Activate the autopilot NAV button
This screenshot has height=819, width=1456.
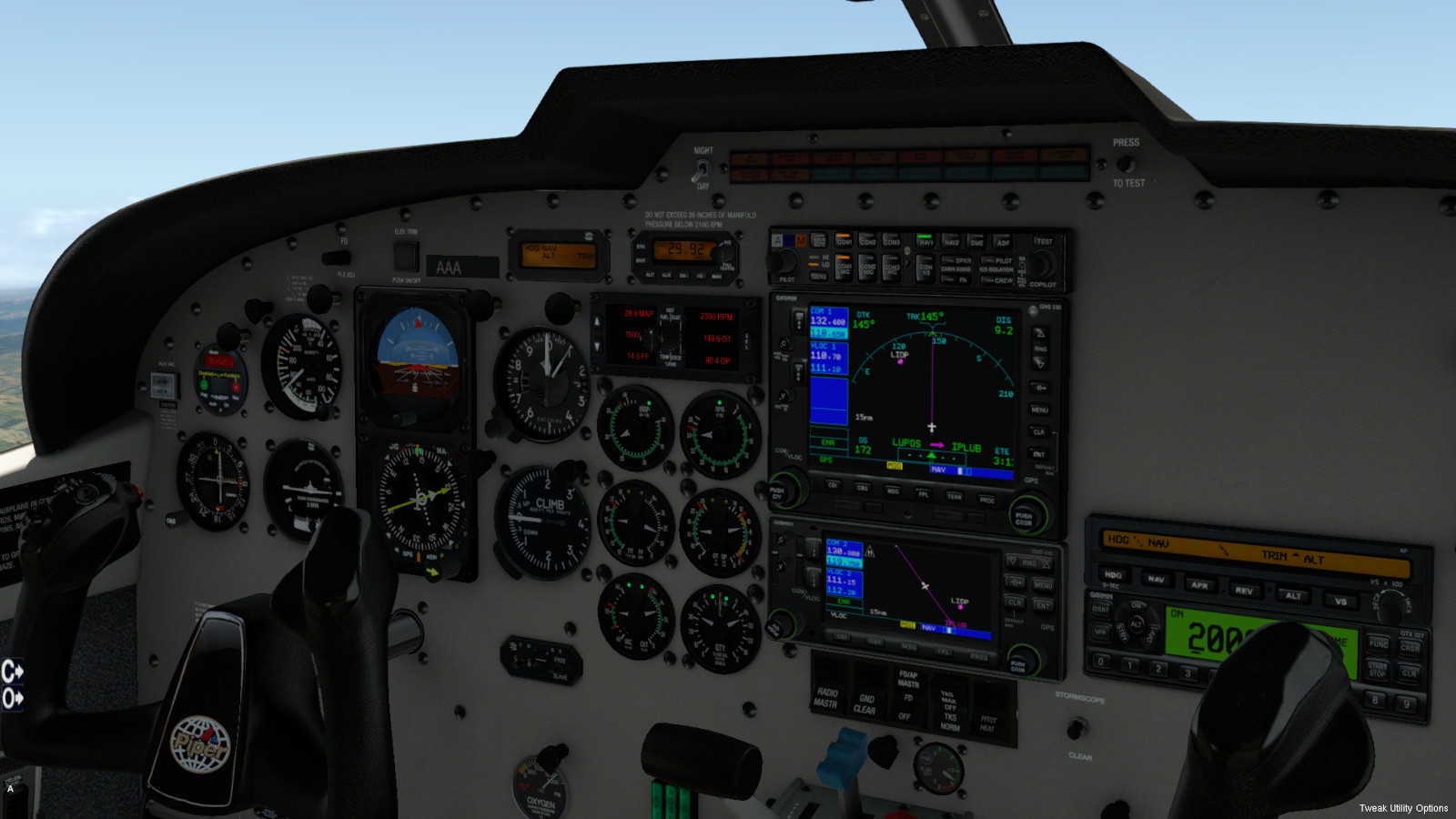(1156, 579)
